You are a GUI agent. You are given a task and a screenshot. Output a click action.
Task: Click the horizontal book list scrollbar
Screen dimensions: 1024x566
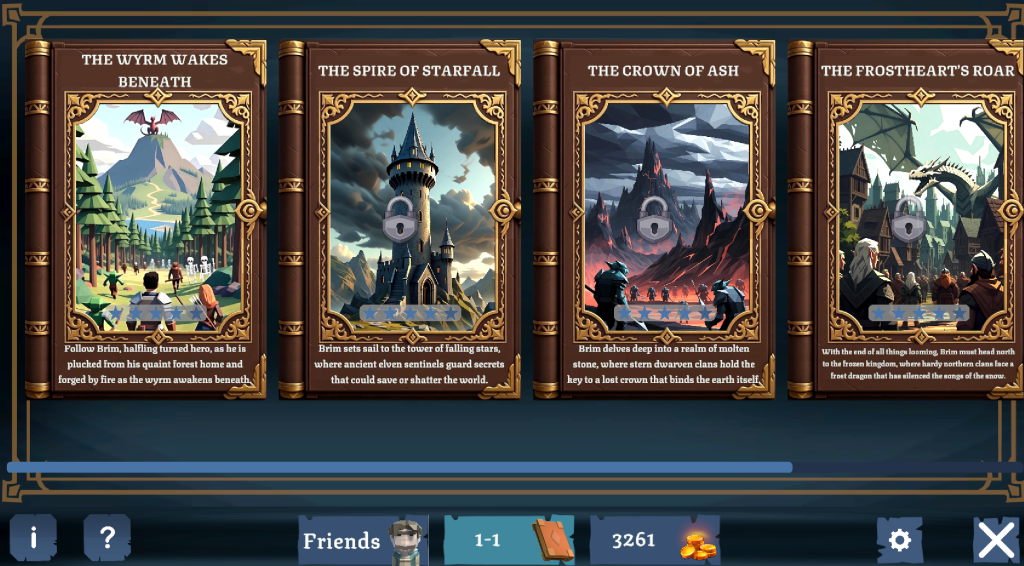400,467
